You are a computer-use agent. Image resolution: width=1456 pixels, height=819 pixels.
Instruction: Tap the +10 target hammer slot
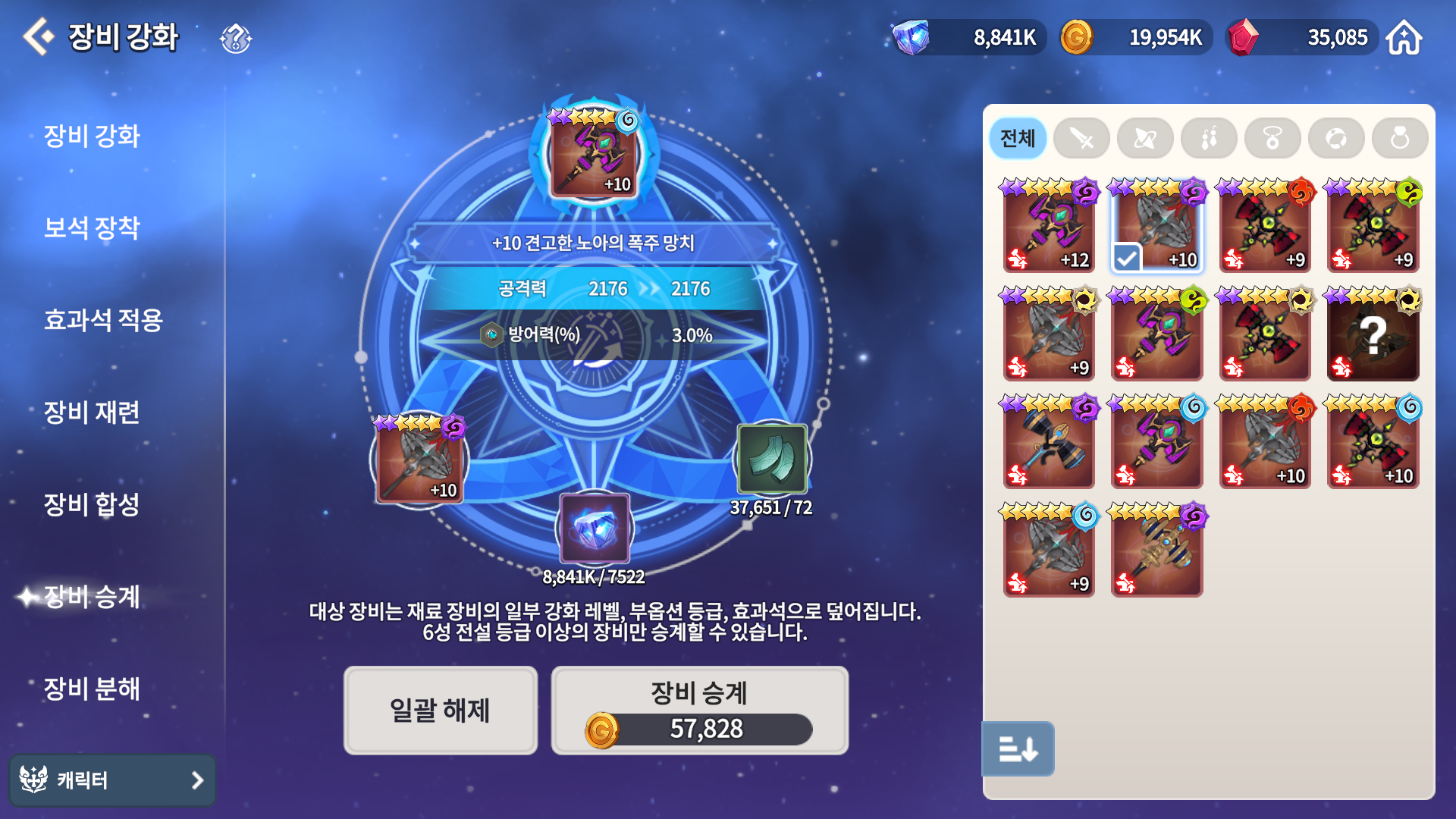tap(594, 153)
